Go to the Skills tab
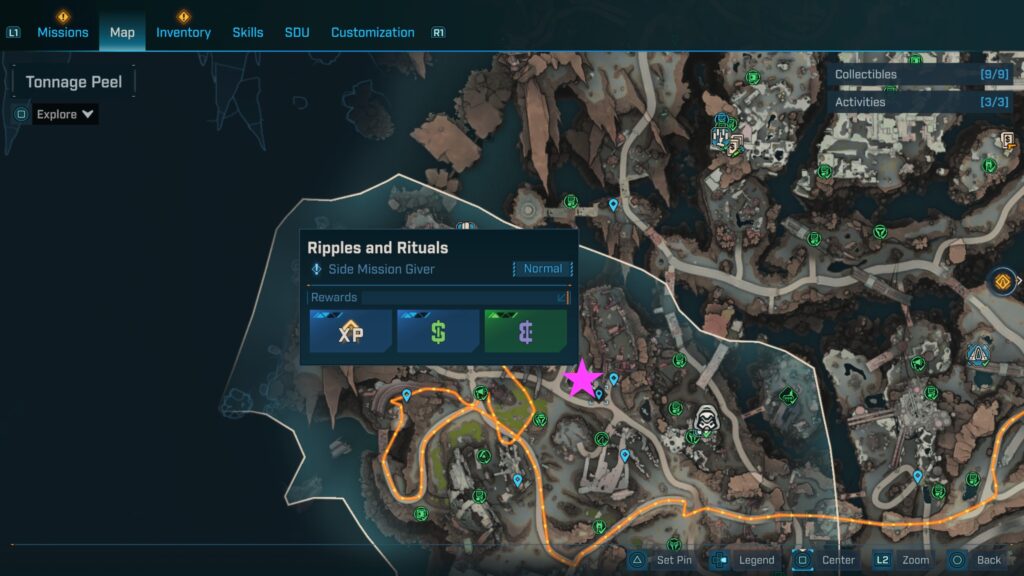1024x576 pixels. coord(248,32)
